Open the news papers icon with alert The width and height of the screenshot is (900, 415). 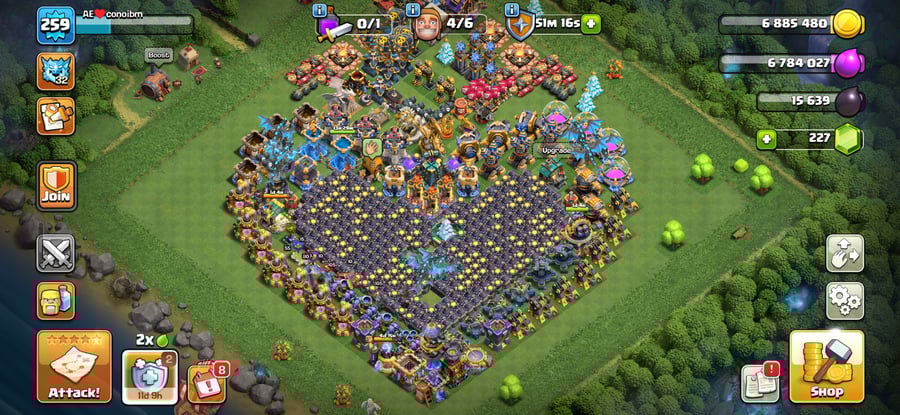760,383
